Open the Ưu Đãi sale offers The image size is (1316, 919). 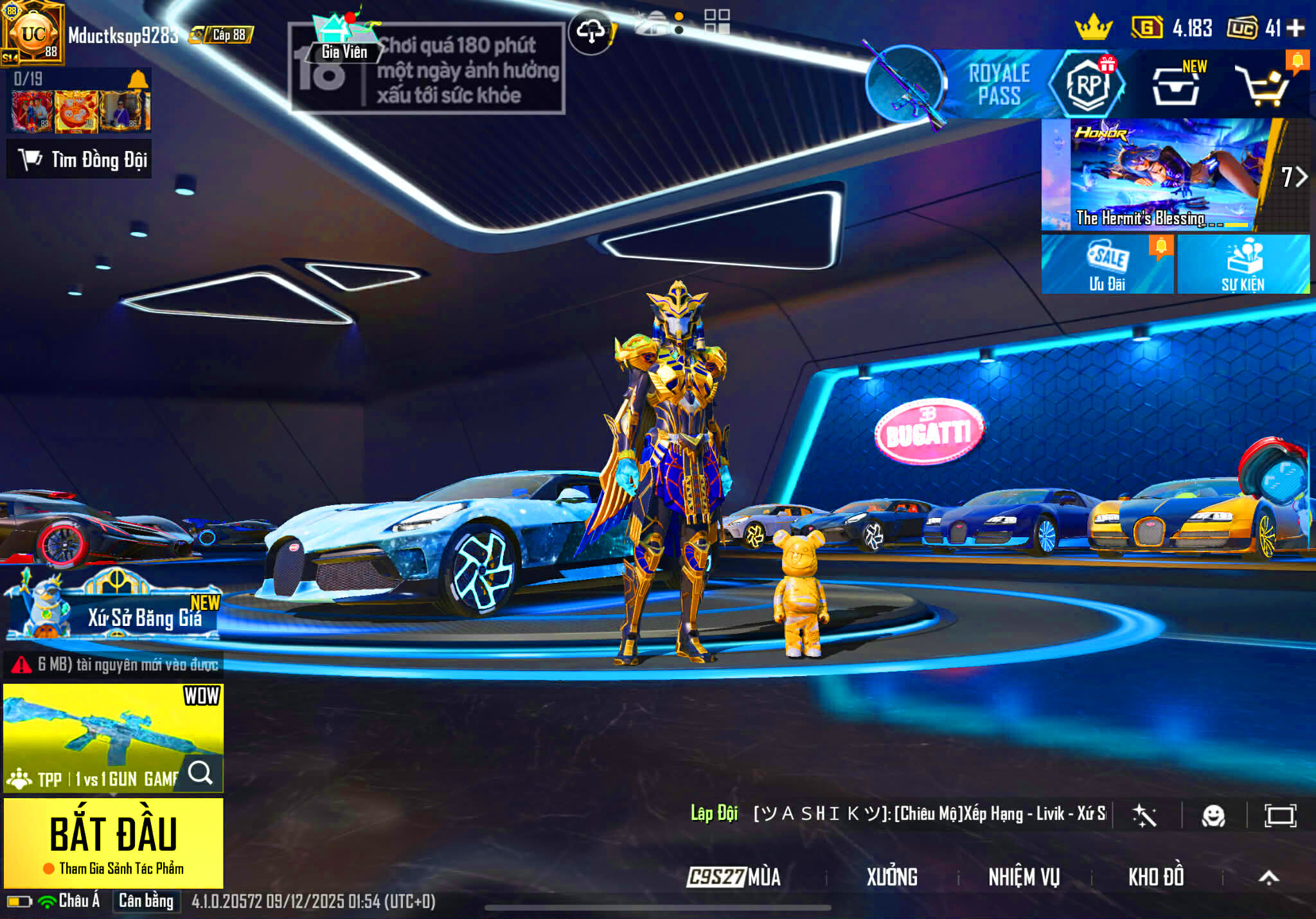tap(1107, 264)
